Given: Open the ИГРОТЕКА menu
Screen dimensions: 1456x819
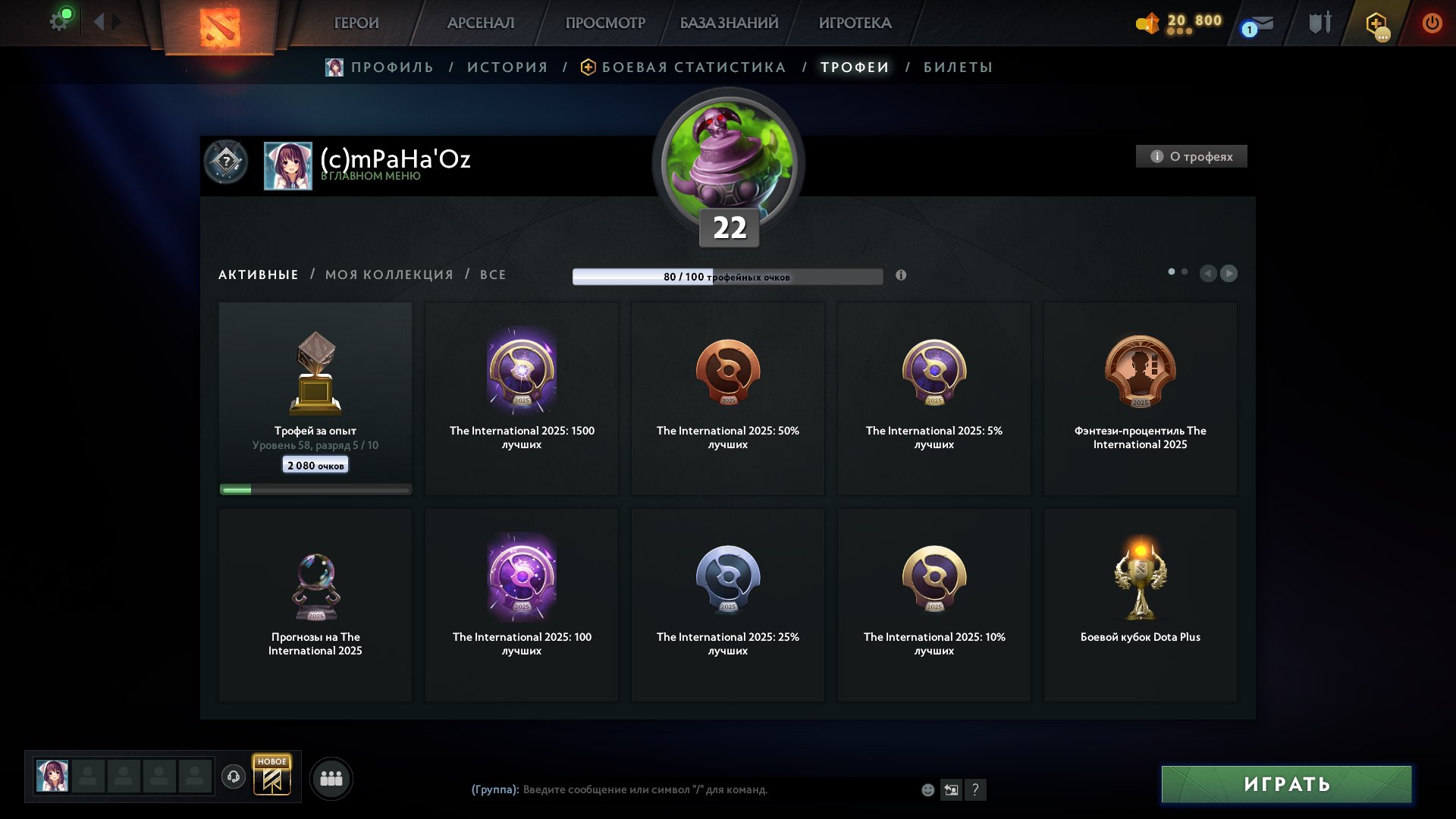Looking at the screenshot, I should coord(855,23).
